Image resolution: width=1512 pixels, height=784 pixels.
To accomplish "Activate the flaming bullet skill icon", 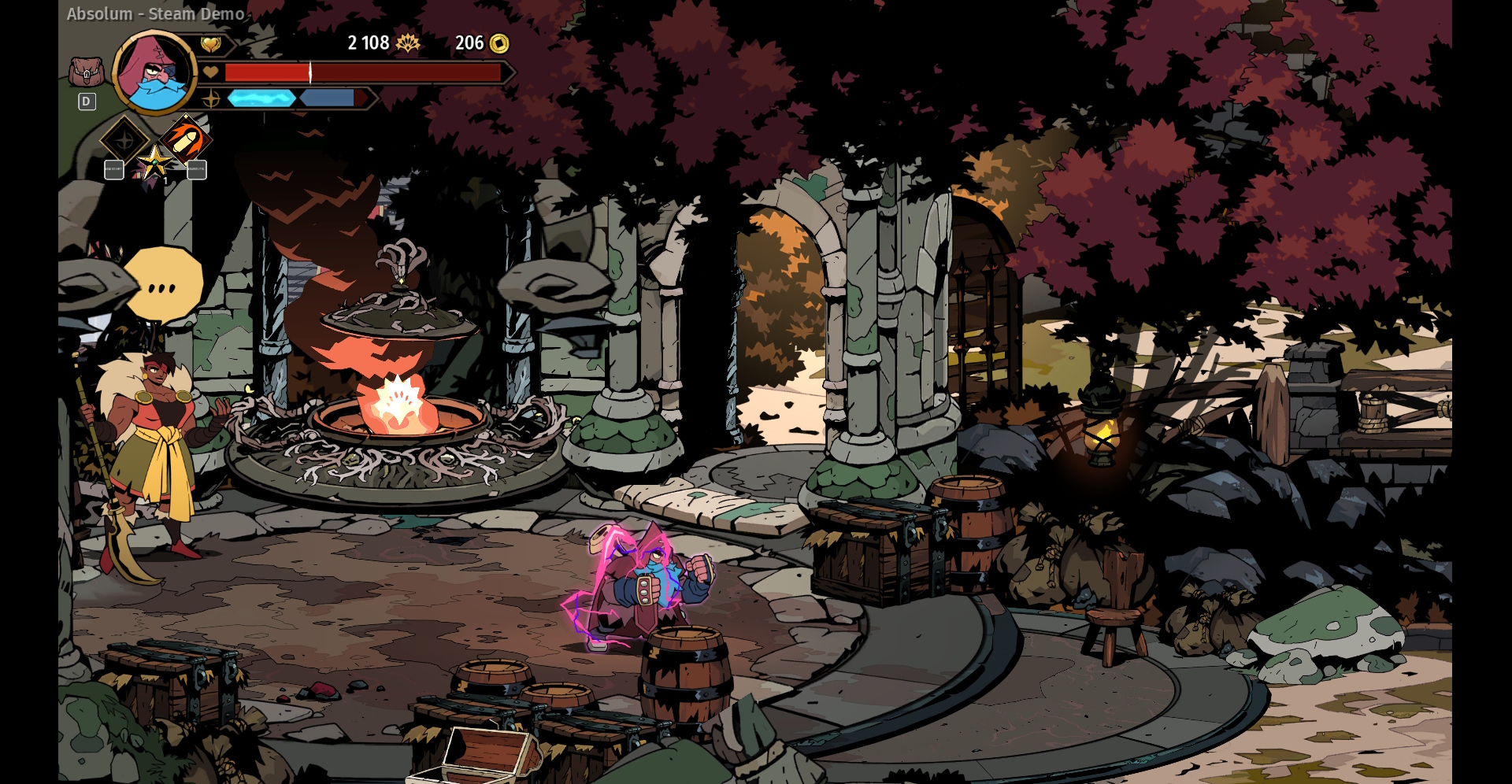I will tap(186, 140).
